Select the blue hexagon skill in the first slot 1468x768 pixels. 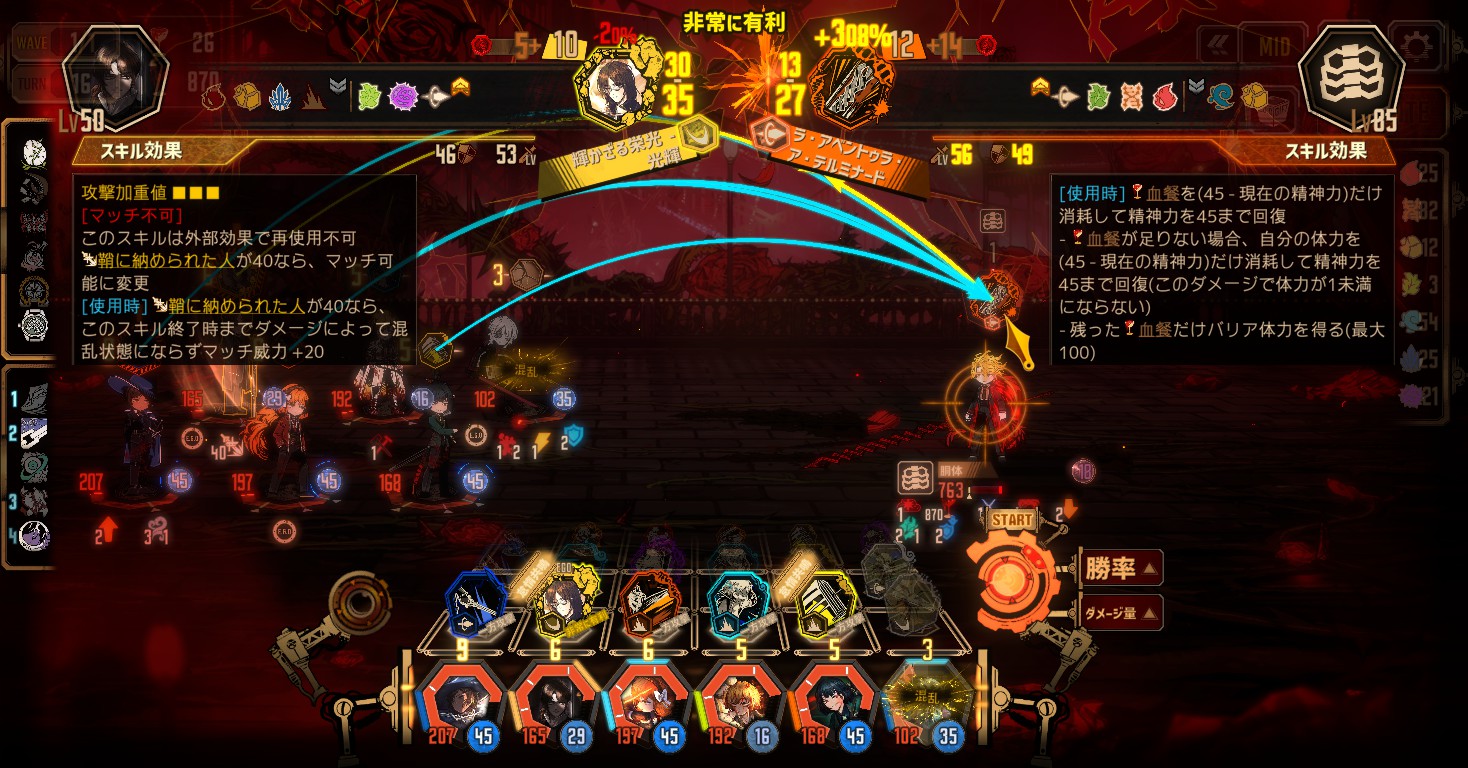point(475,603)
